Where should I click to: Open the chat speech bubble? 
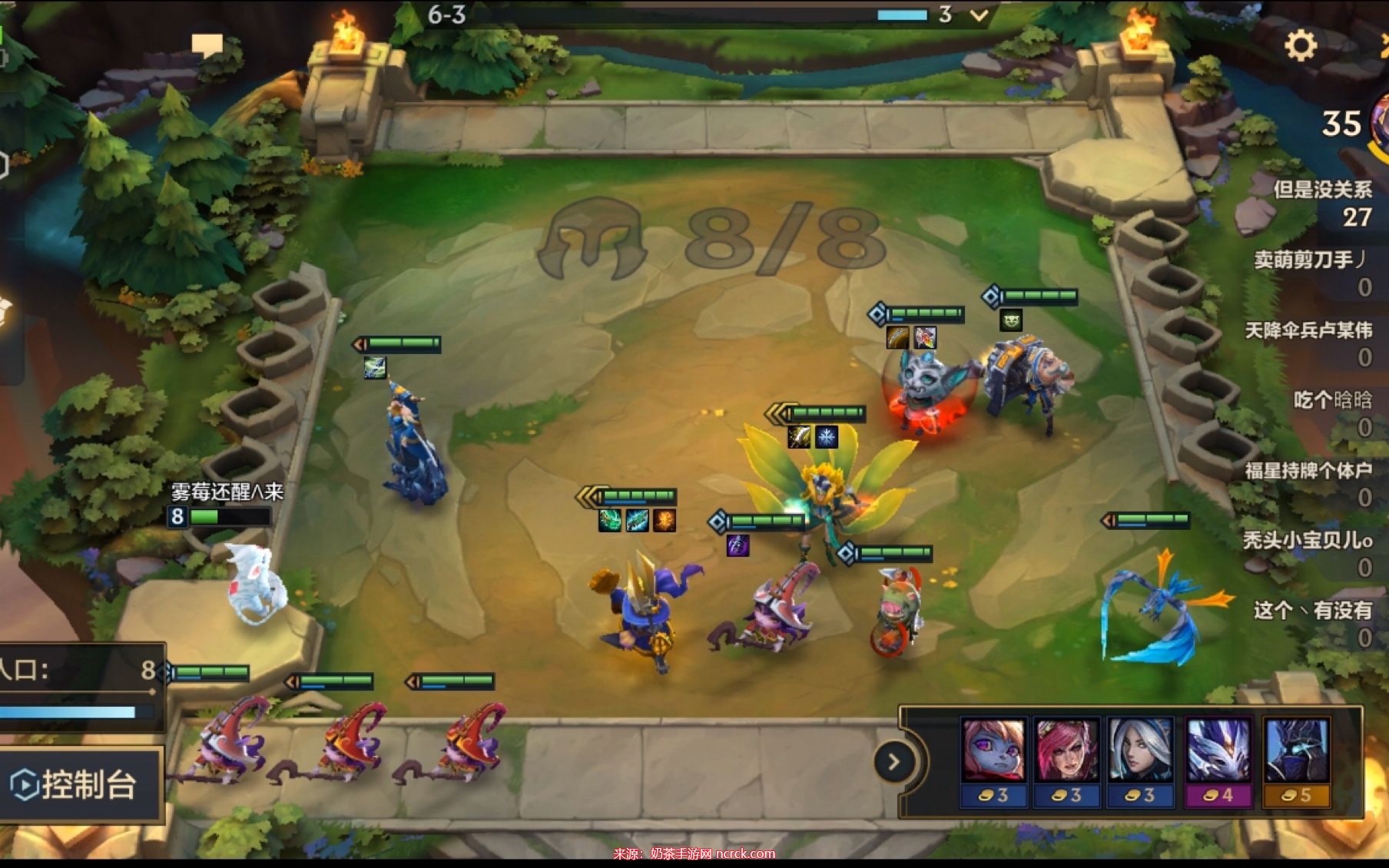click(207, 45)
